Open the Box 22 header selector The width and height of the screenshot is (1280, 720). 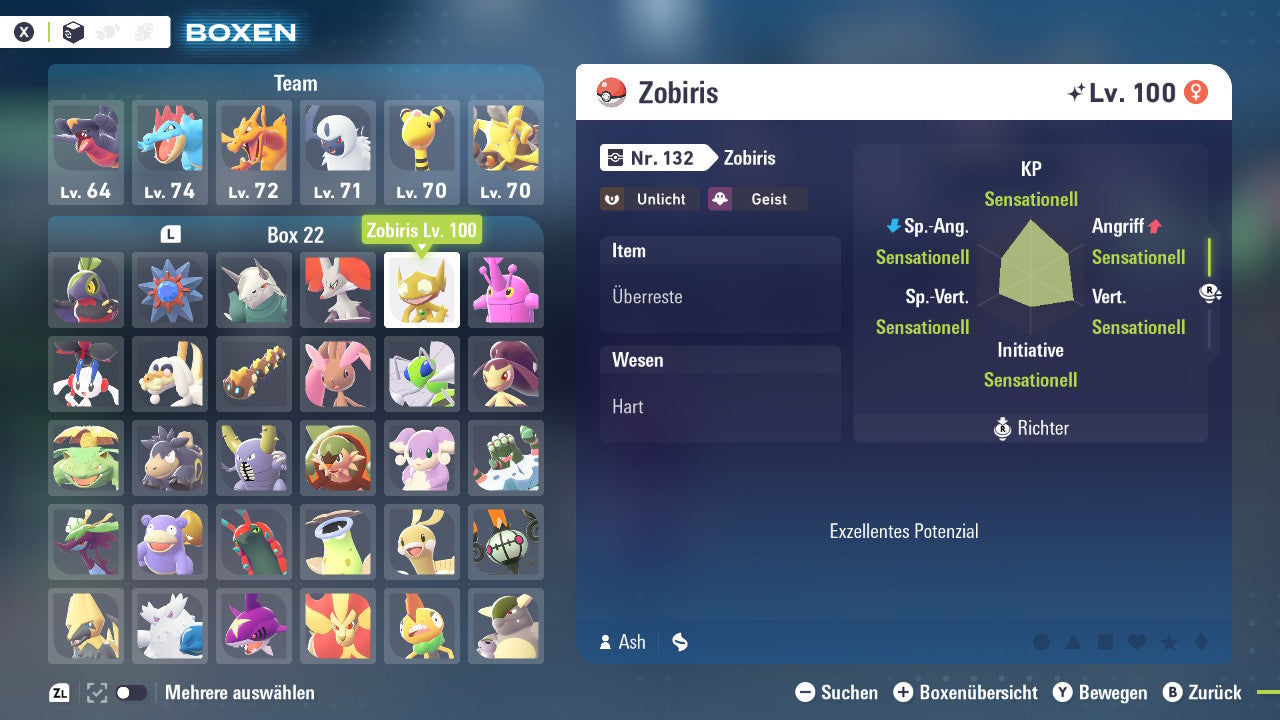coord(295,236)
